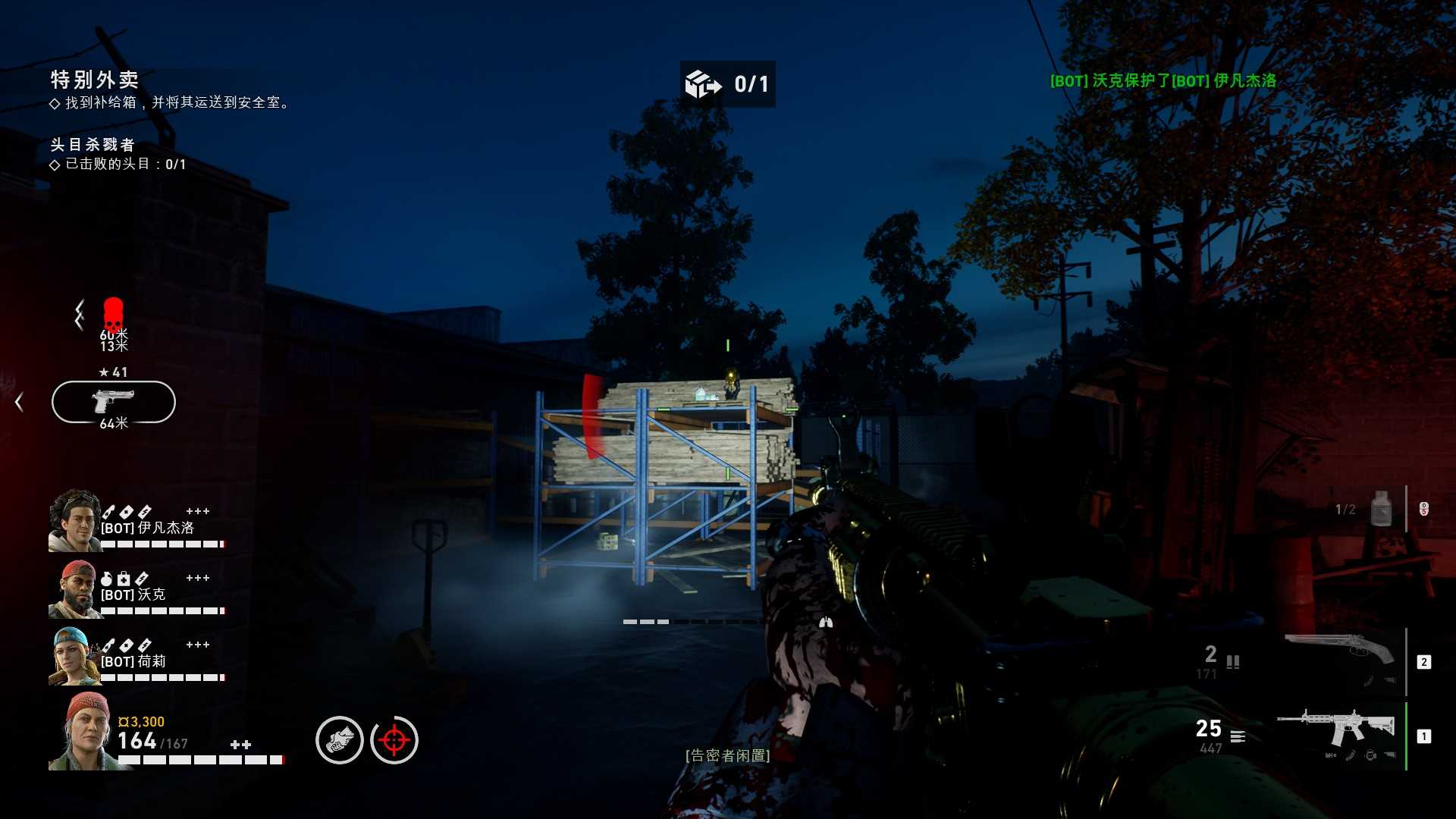Select teammate 伊凡杰洛's portrait
Screen dimensions: 1456x819
[x=74, y=520]
